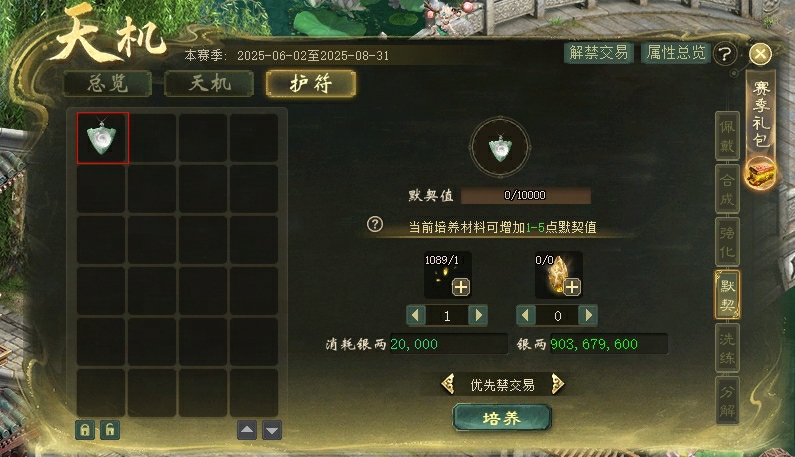Open the 合成 side tab

coord(727,189)
